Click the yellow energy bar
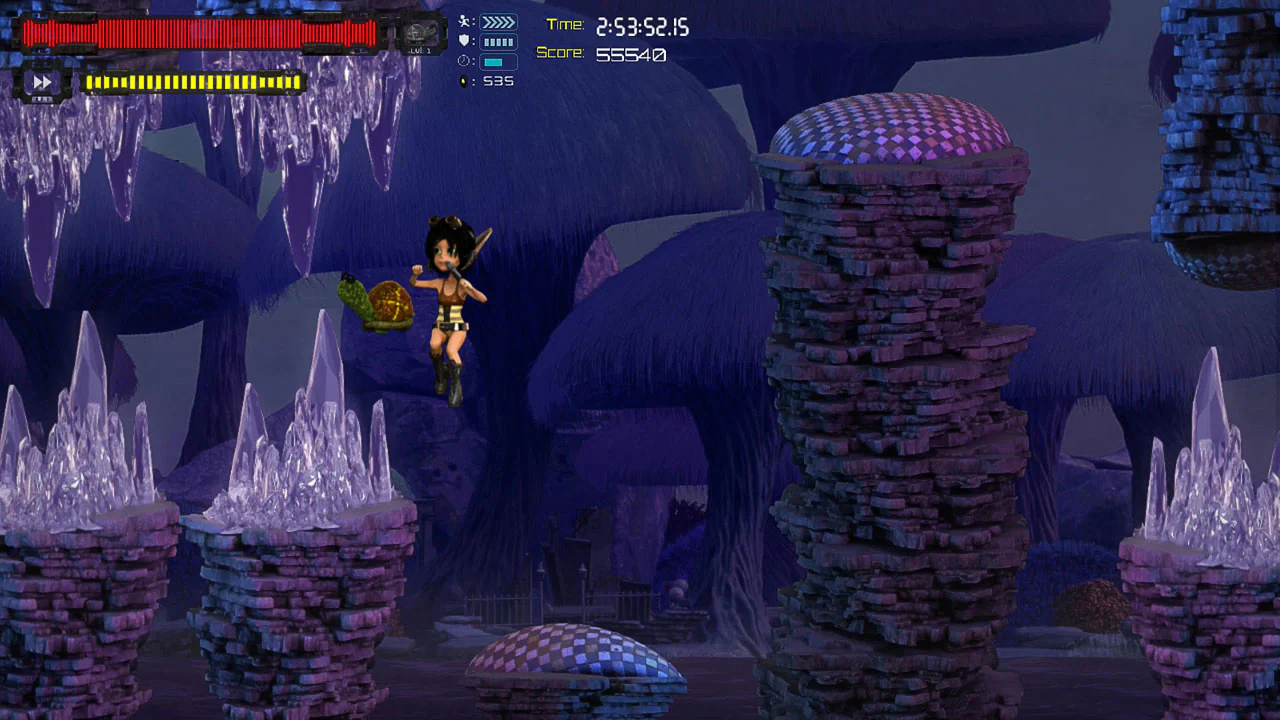The height and width of the screenshot is (720, 1280). [195, 82]
